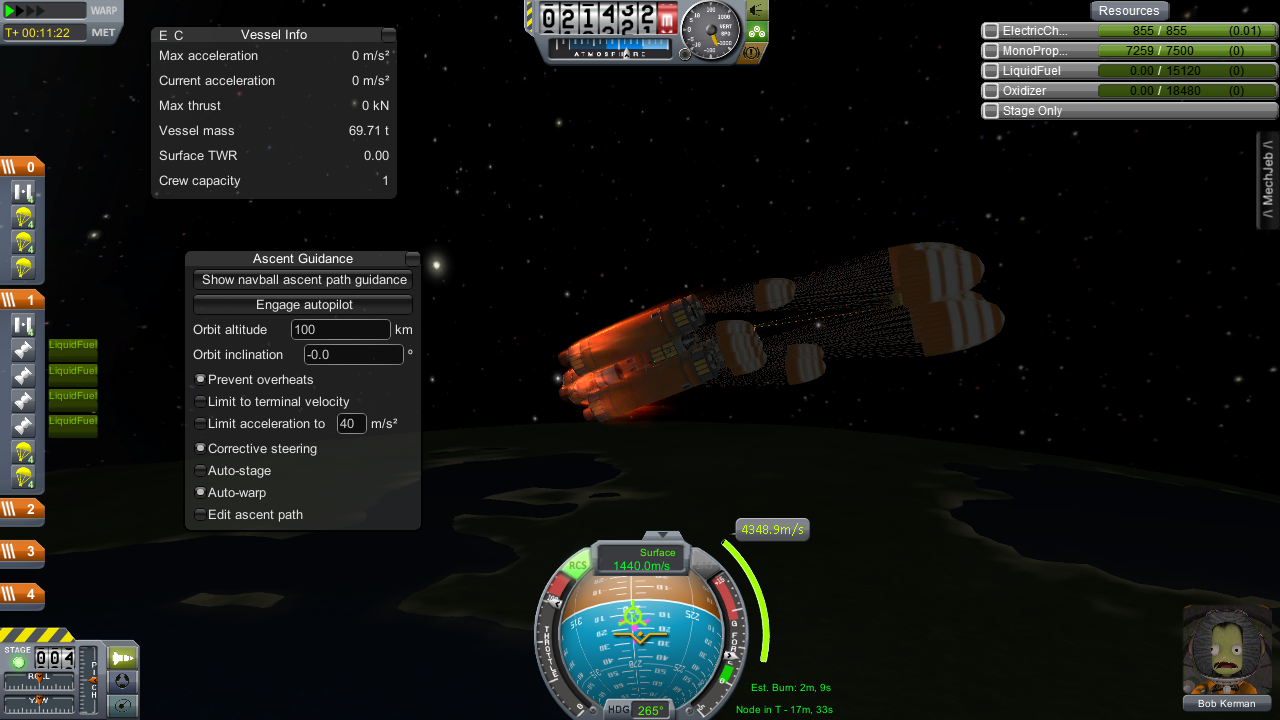Enable the Auto-stage option
The width and height of the screenshot is (1280, 720).
coord(201,471)
